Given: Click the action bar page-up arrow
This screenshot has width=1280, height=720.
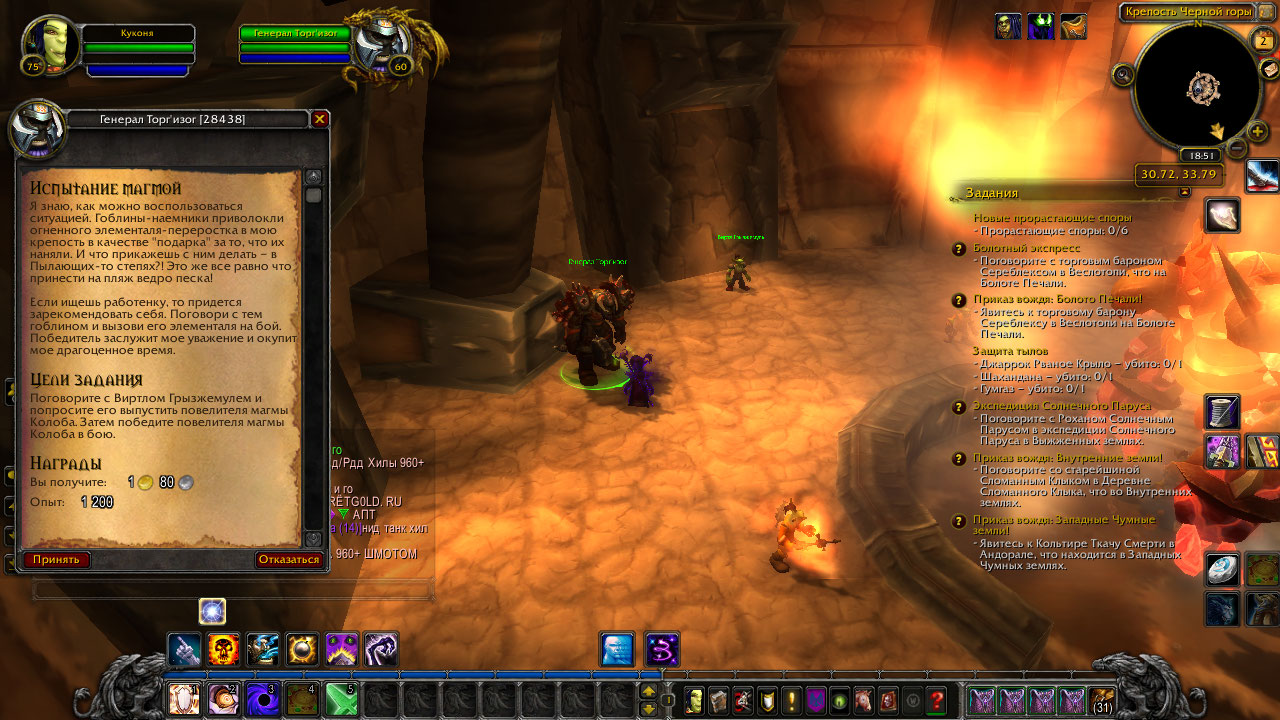Looking at the screenshot, I should click(x=649, y=691).
